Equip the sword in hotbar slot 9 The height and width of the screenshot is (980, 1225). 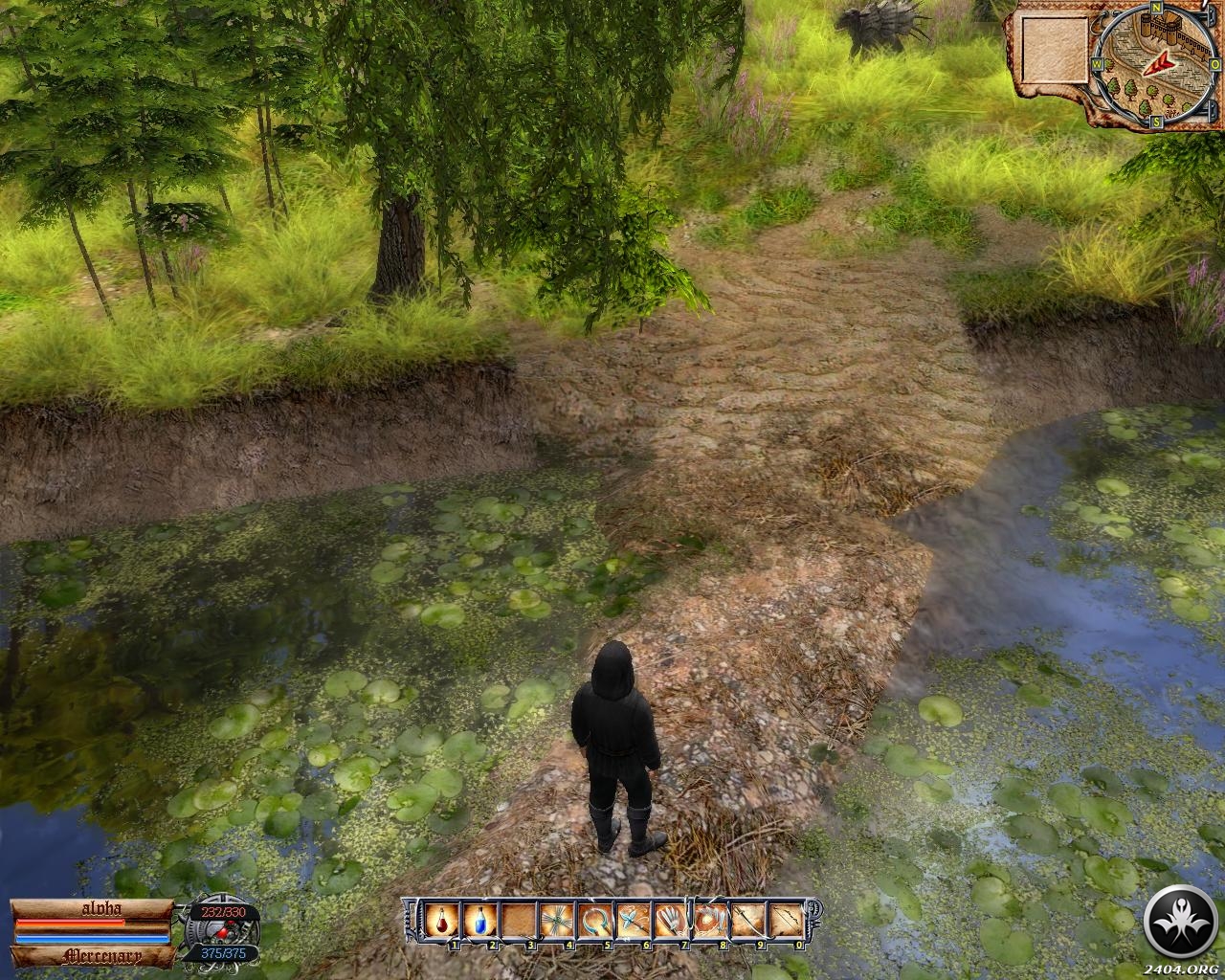pos(746,922)
